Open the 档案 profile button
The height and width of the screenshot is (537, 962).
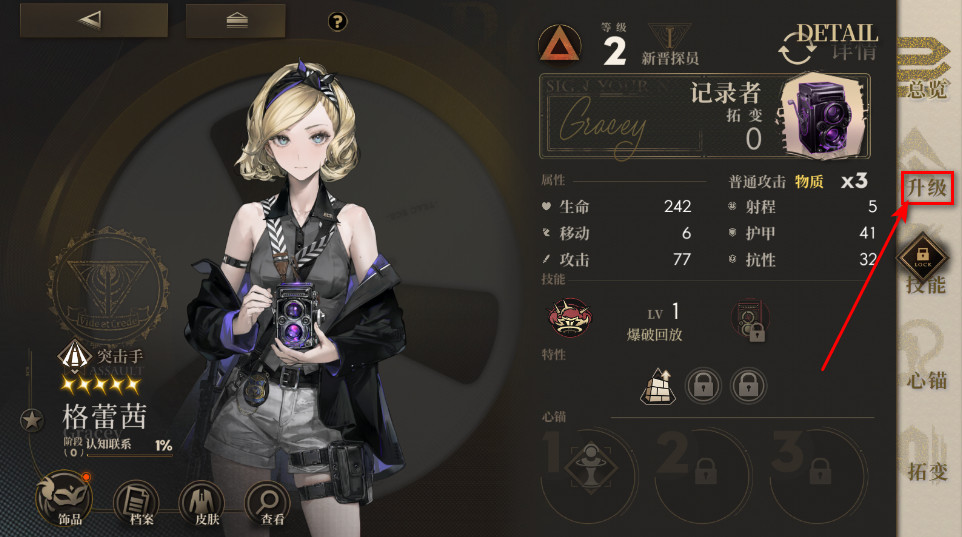point(138,501)
